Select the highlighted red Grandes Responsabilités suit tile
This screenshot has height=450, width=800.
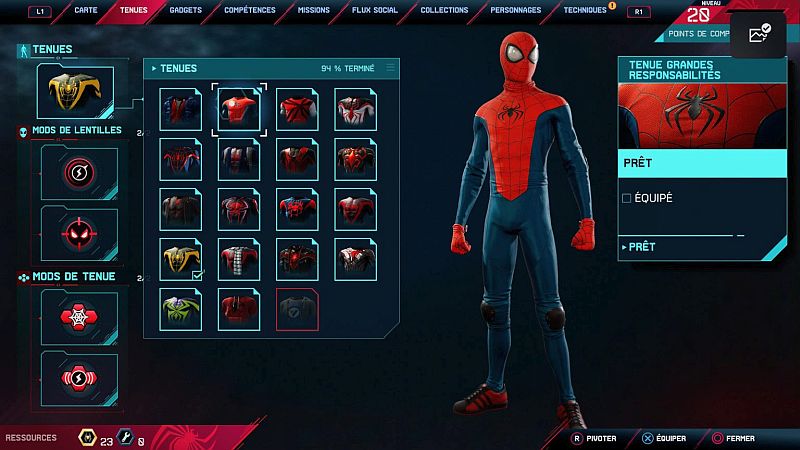(240, 109)
